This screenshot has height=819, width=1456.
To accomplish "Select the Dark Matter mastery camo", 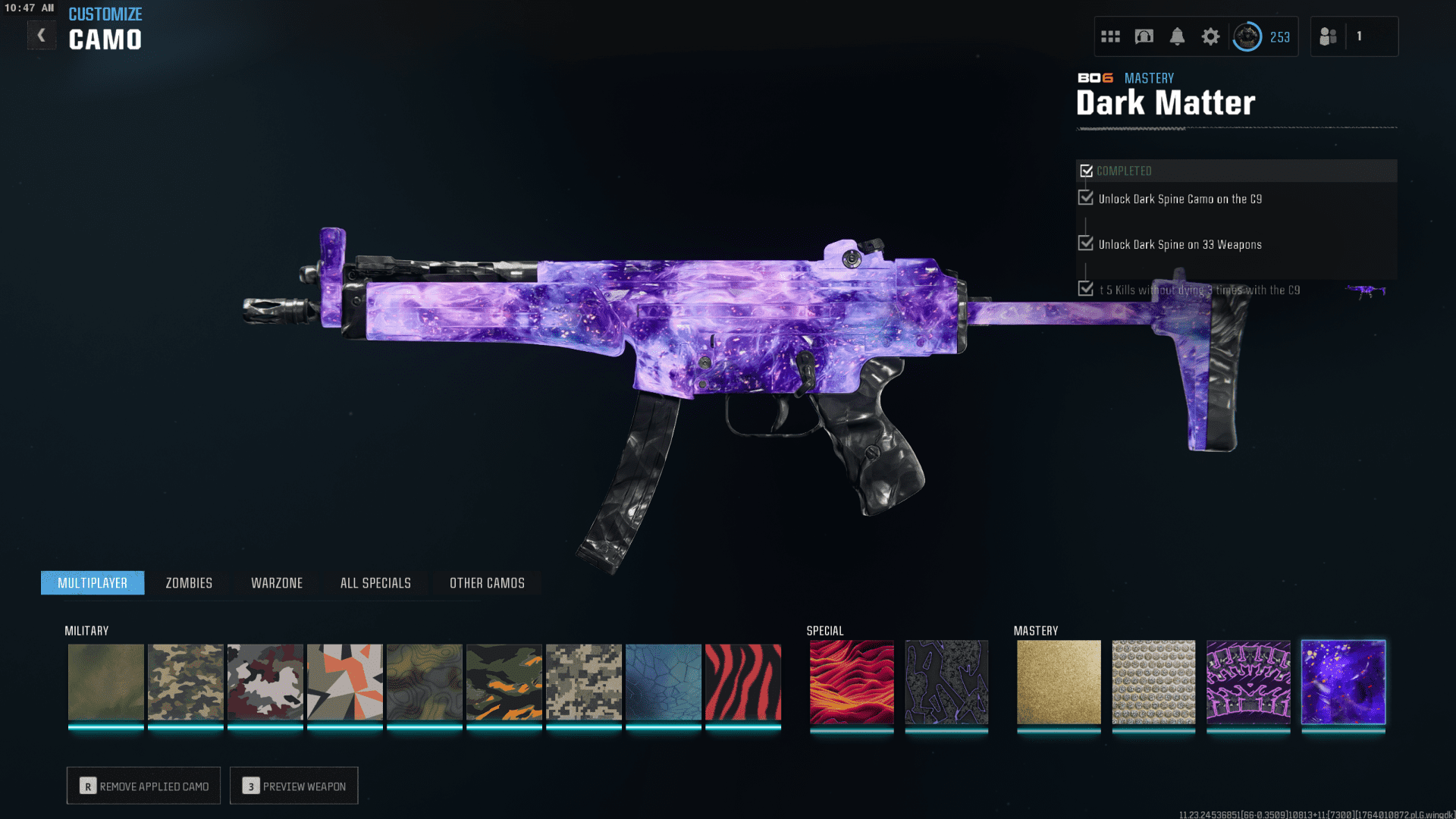I will pyautogui.click(x=1343, y=682).
